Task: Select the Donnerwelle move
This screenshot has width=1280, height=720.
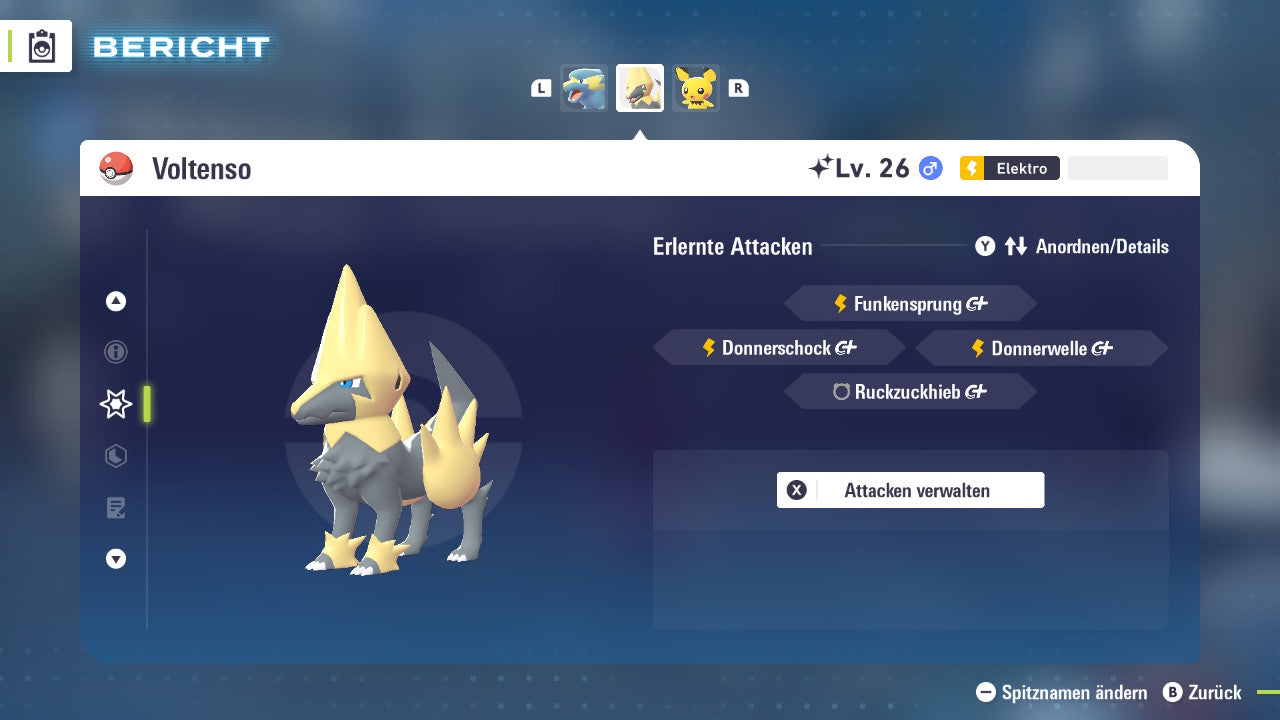Action: coord(1040,348)
